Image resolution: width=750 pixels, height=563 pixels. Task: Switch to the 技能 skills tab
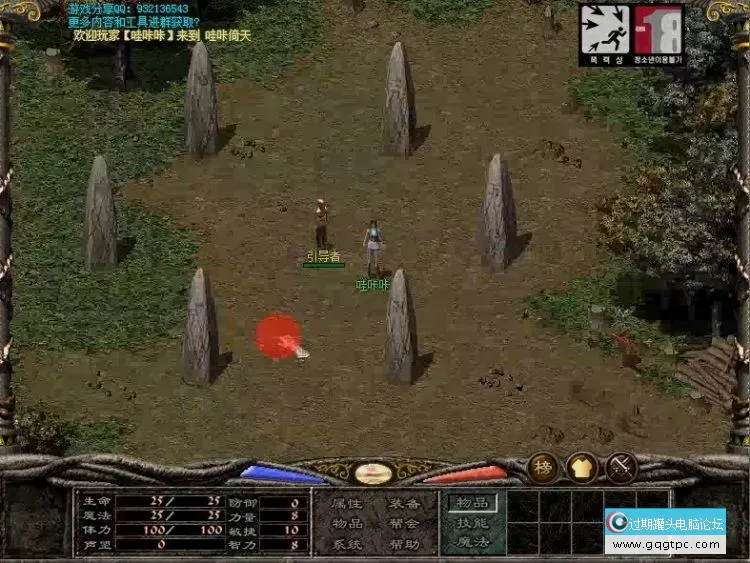click(472, 523)
